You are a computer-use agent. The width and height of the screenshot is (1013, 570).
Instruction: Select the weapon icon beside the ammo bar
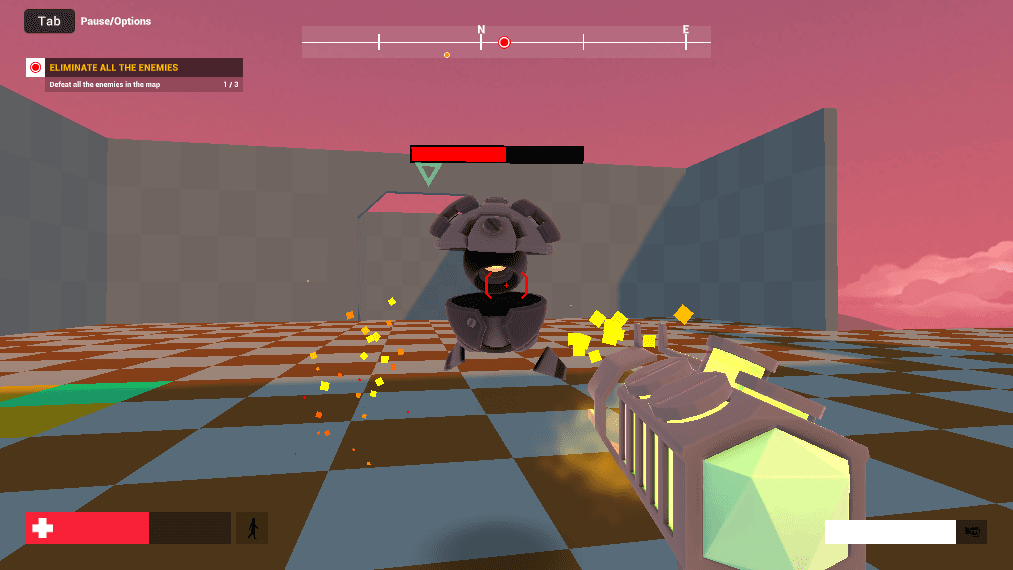click(972, 532)
